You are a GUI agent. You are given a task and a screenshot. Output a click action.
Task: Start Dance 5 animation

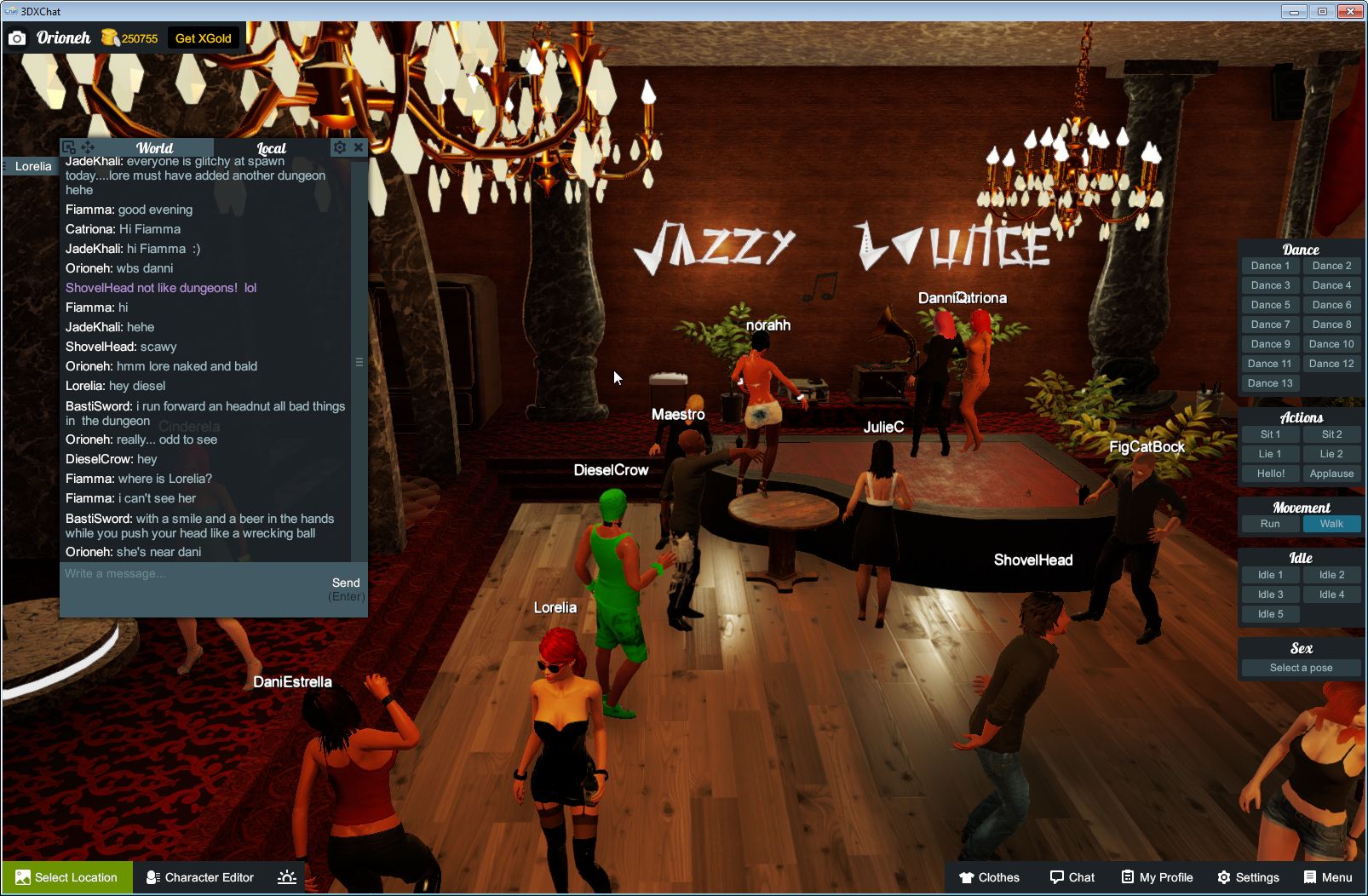coord(1270,304)
